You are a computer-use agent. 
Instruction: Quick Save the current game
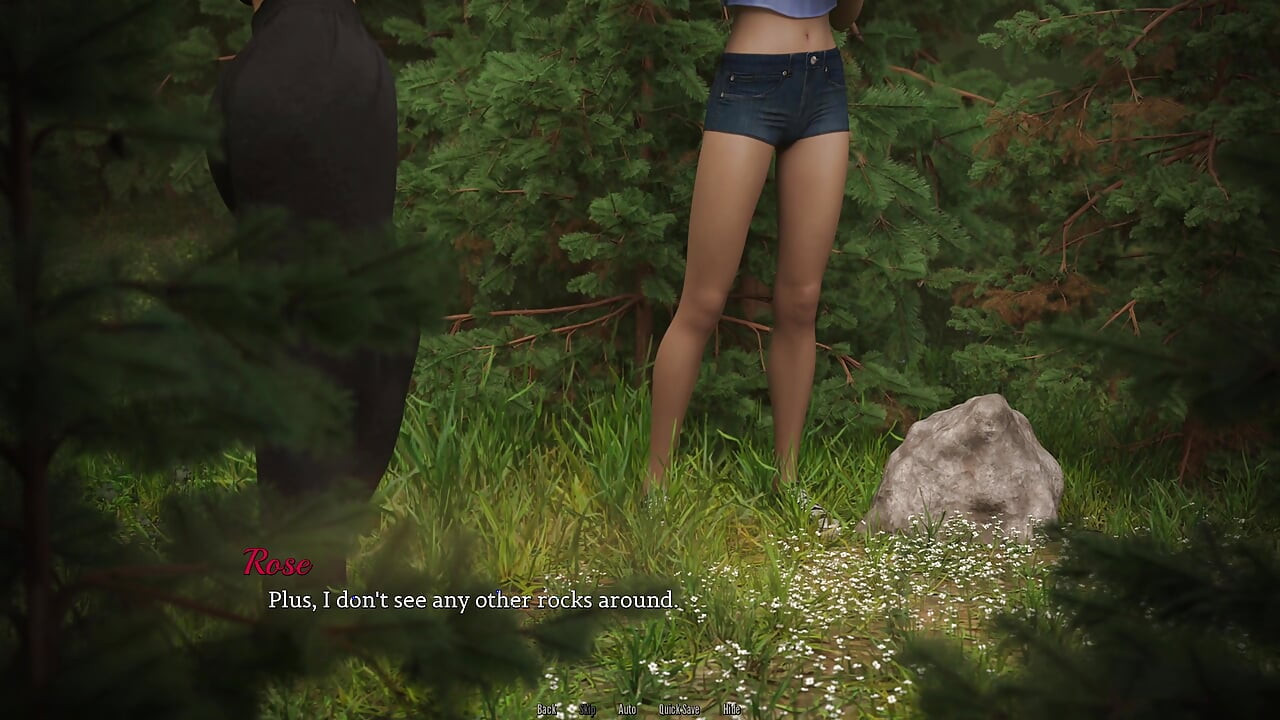coord(679,709)
